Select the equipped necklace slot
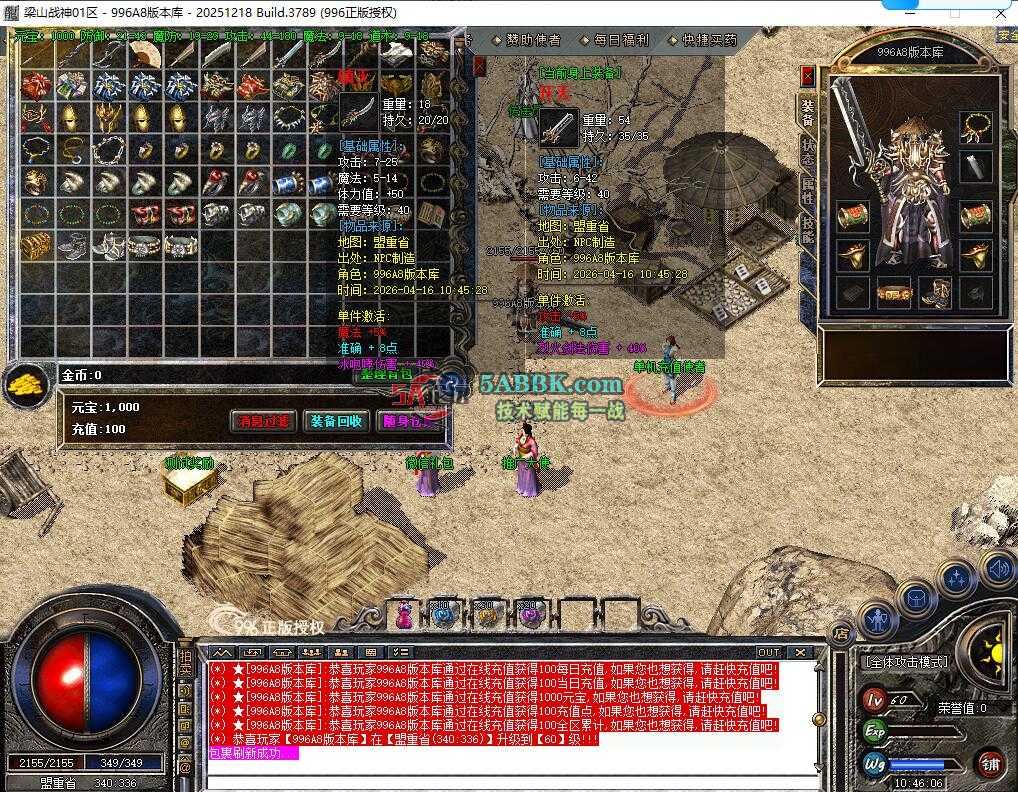1018x792 pixels. tap(975, 127)
